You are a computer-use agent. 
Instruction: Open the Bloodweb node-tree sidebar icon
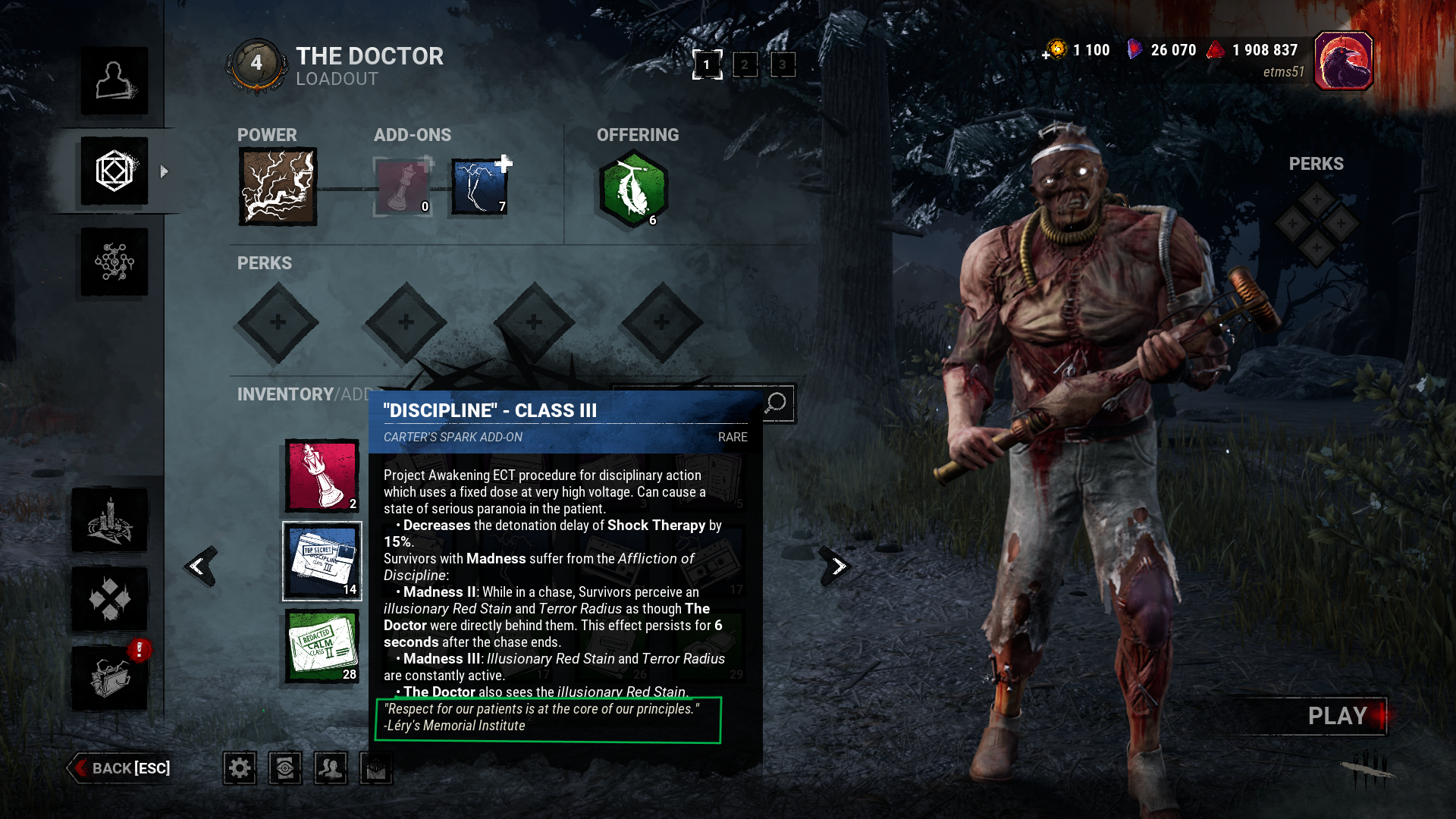pyautogui.click(x=114, y=262)
